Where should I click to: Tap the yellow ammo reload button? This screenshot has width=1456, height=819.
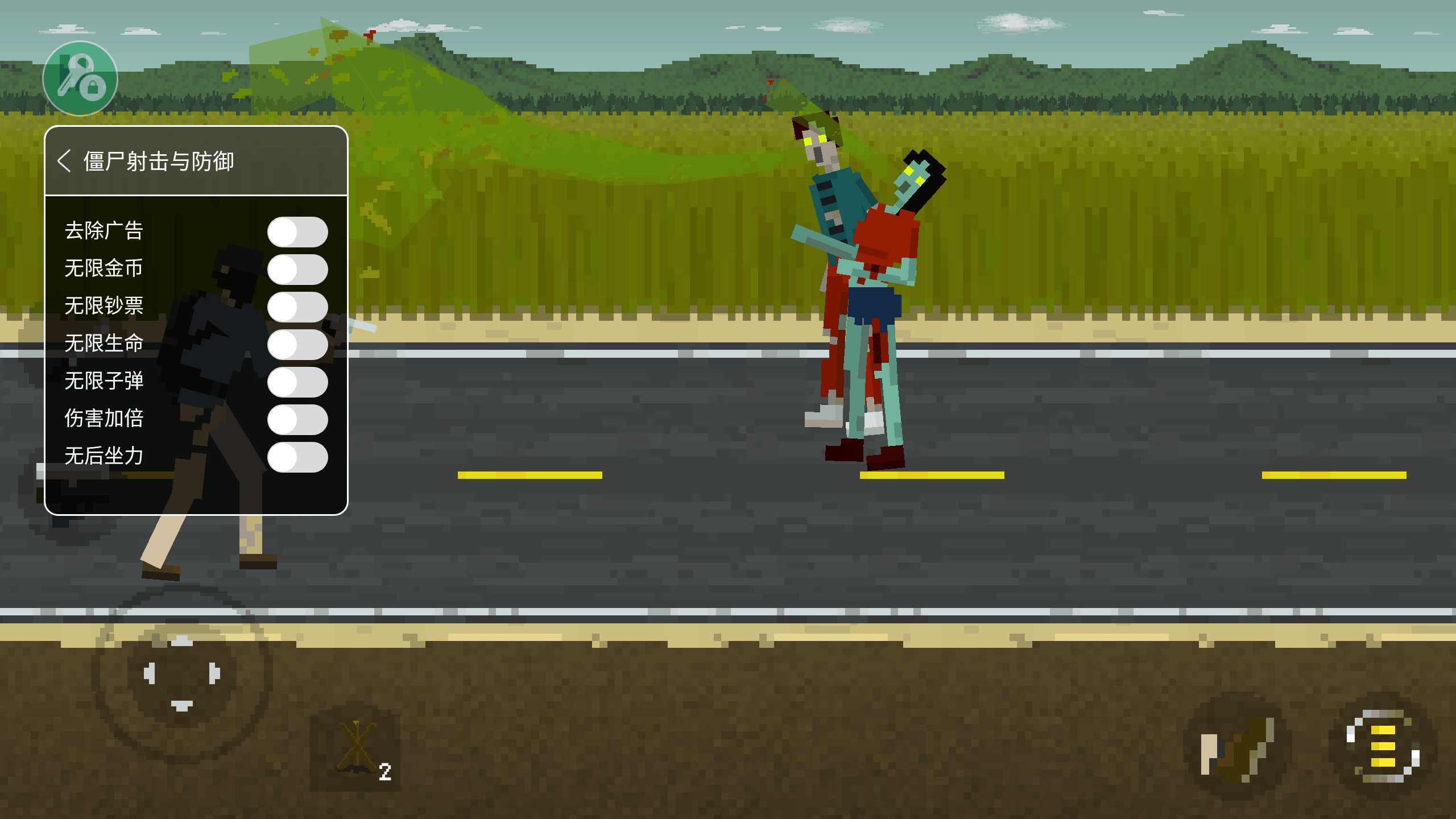(x=1383, y=746)
